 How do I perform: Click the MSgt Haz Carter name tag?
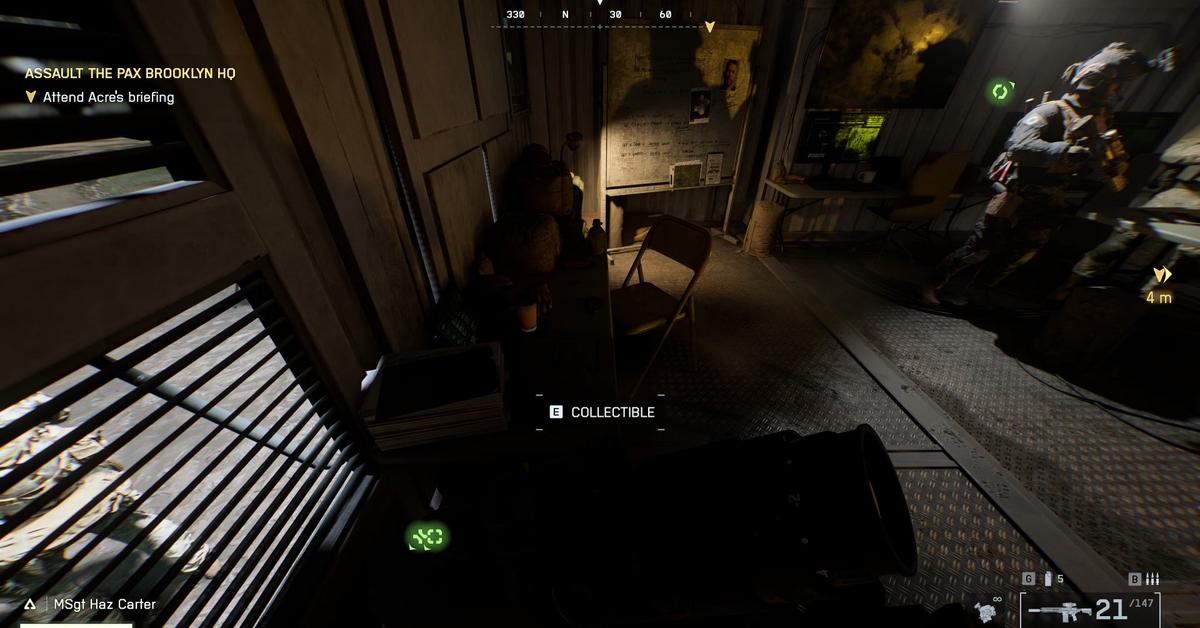pyautogui.click(x=104, y=604)
